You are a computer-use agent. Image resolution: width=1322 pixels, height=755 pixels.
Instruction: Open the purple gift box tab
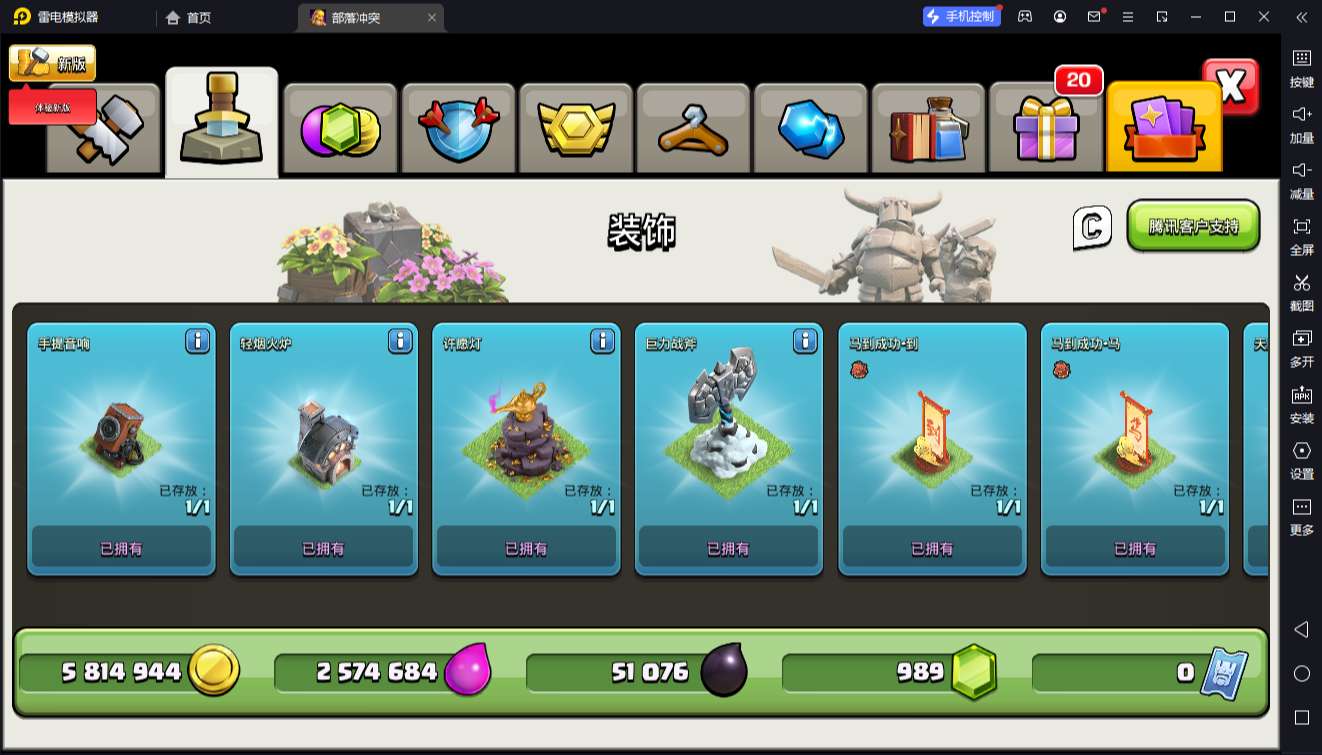1045,130
